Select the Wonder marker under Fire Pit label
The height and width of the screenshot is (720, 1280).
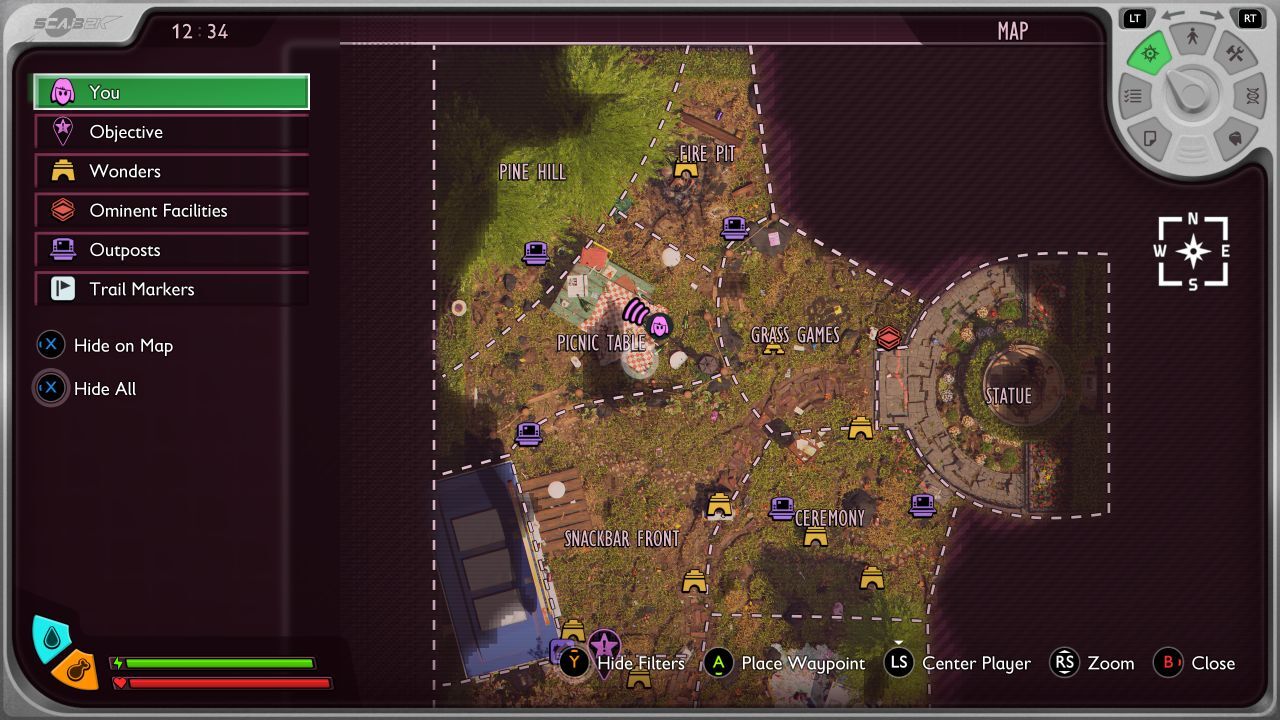point(686,170)
